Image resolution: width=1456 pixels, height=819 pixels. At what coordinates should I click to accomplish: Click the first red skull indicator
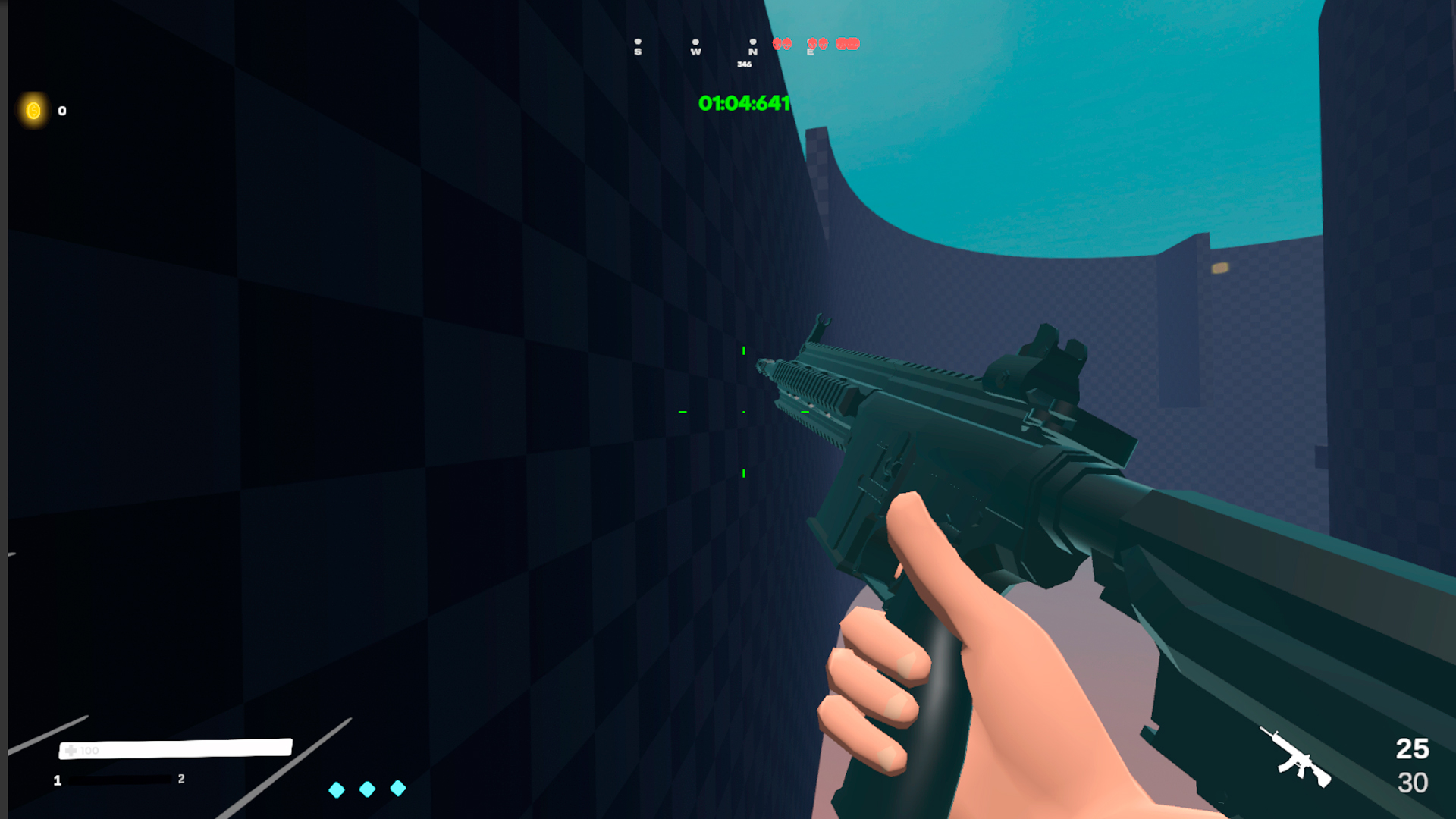(776, 45)
